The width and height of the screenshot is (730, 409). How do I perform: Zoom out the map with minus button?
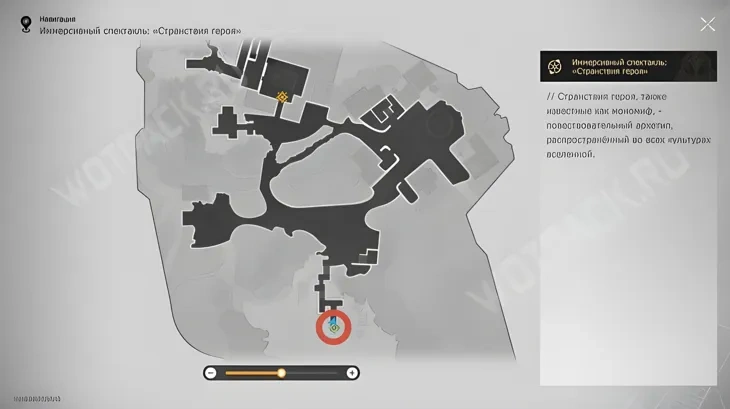click(x=211, y=373)
